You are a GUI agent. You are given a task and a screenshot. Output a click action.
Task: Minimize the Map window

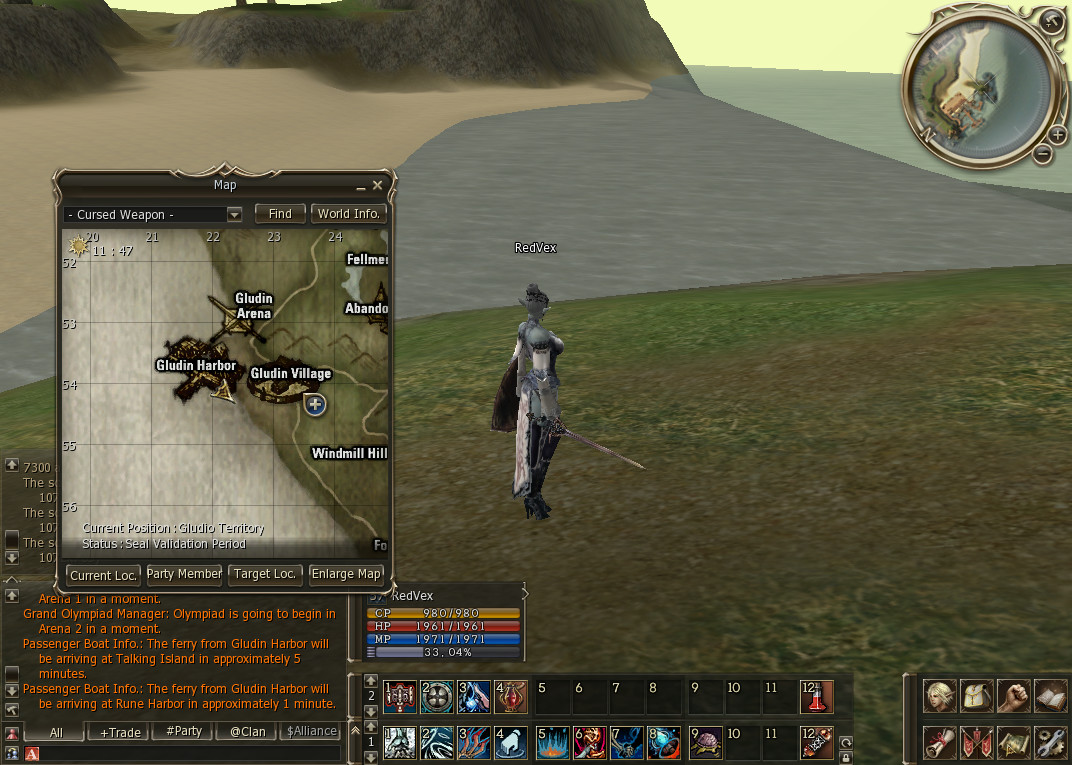coord(361,187)
